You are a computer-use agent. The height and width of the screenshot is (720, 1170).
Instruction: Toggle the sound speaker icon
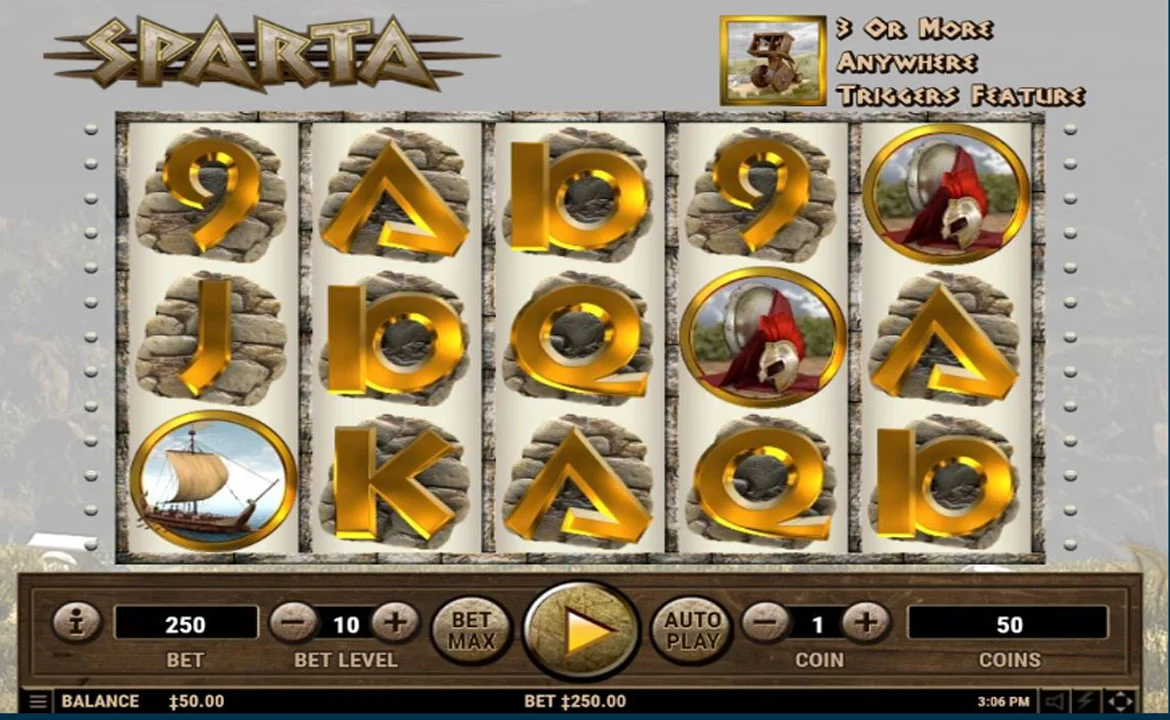point(1053,702)
